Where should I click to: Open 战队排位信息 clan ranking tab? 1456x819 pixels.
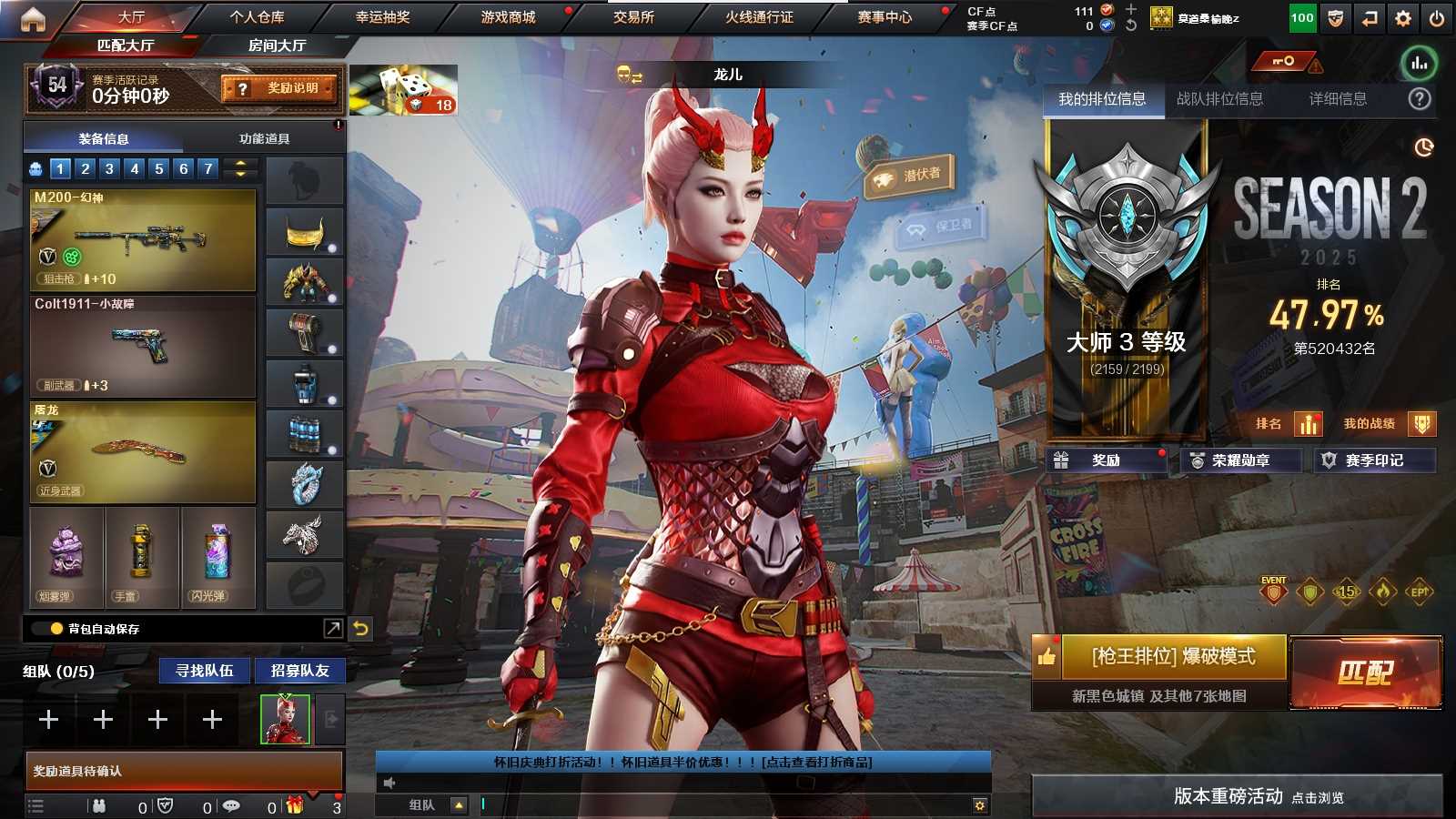tap(1219, 99)
